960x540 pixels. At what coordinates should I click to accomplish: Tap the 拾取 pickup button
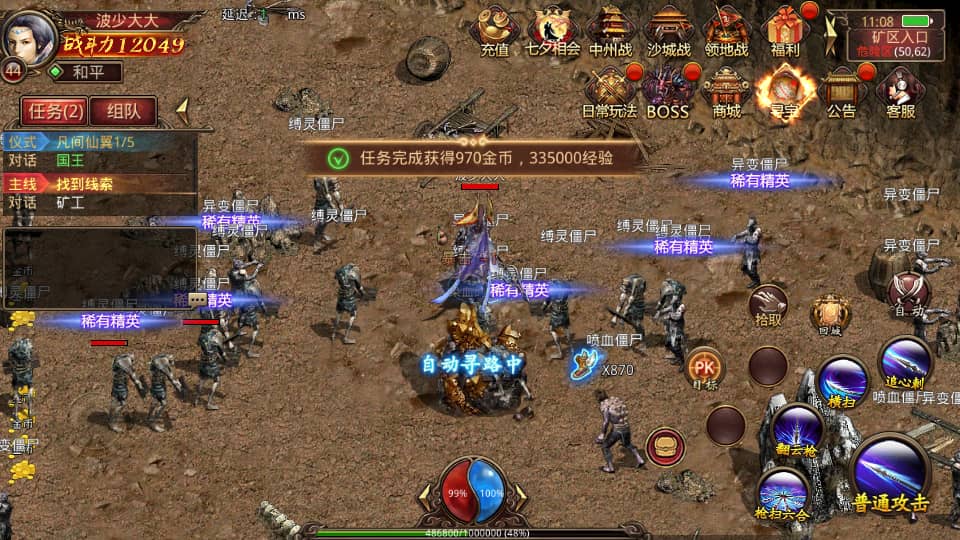pyautogui.click(x=768, y=305)
